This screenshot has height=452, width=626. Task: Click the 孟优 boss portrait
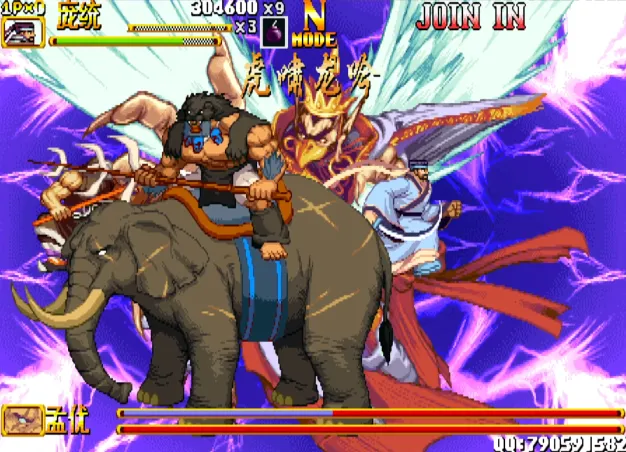22,419
